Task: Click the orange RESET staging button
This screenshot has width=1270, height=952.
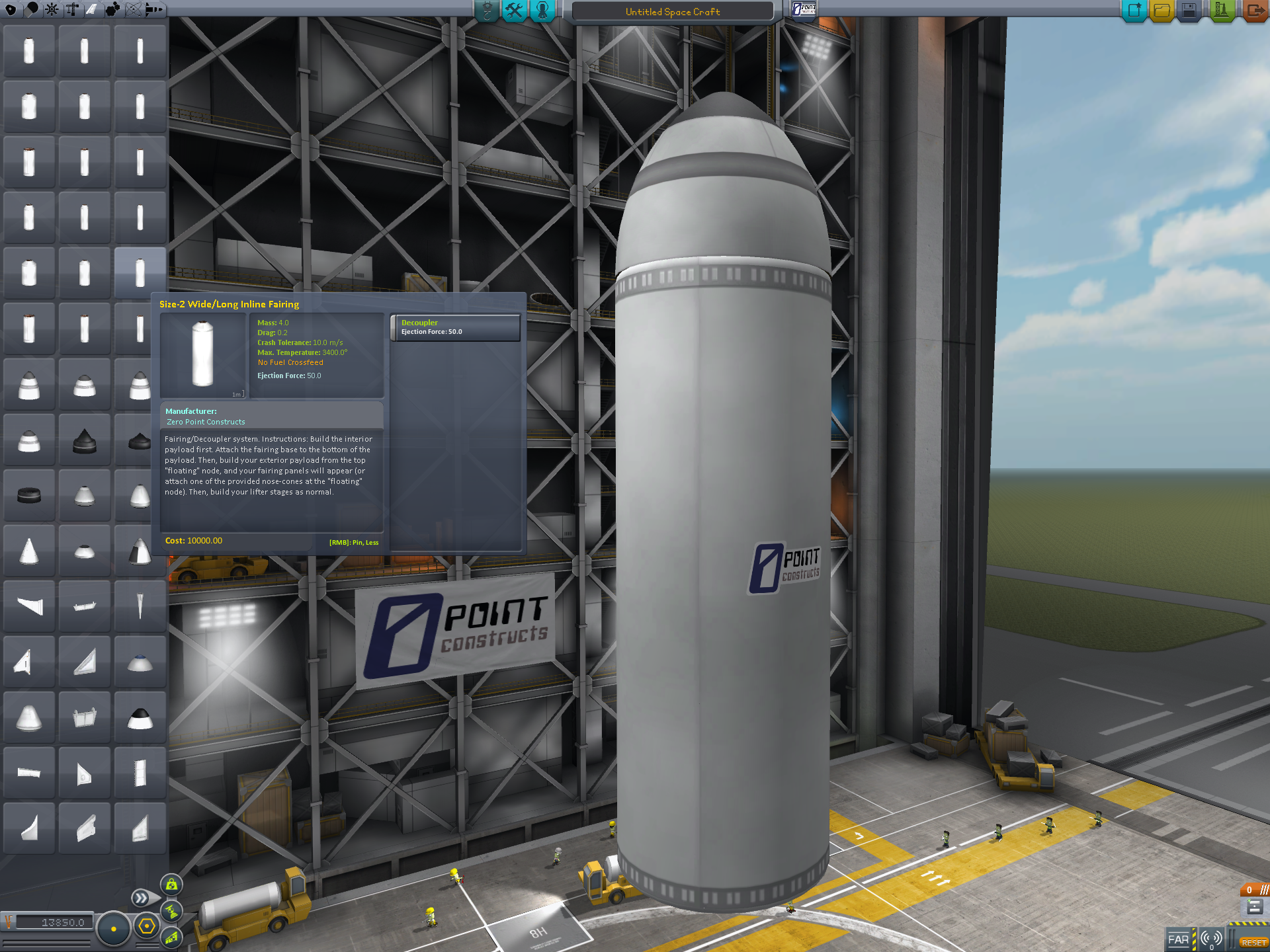Action: click(1253, 942)
